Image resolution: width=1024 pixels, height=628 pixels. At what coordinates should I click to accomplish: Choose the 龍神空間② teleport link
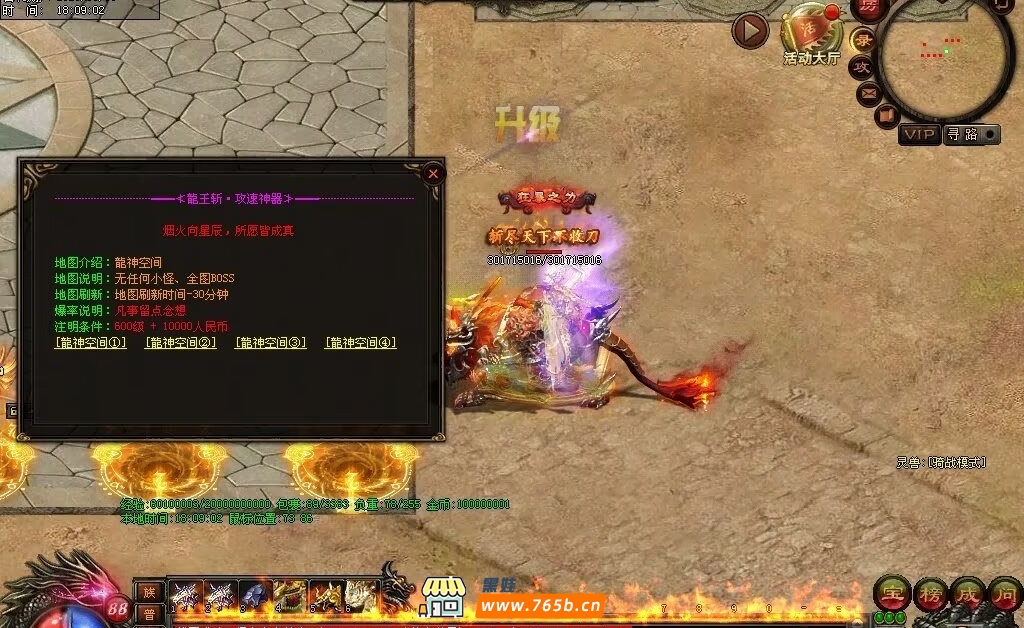(180, 343)
